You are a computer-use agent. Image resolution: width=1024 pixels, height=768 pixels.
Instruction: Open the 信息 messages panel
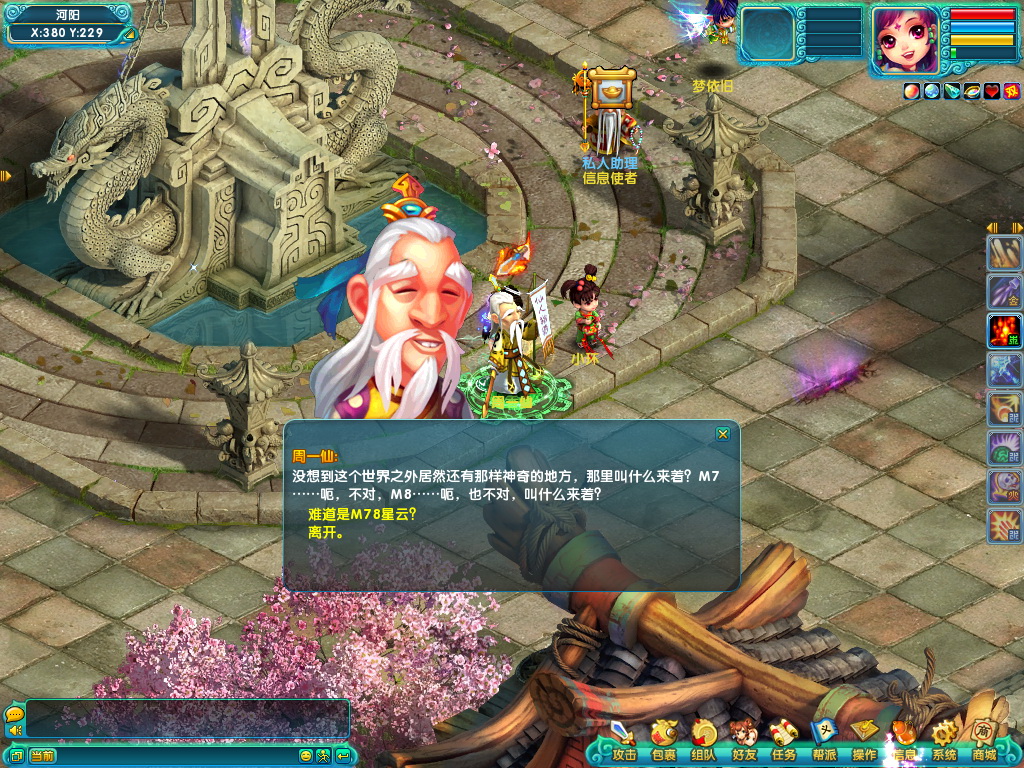point(904,743)
